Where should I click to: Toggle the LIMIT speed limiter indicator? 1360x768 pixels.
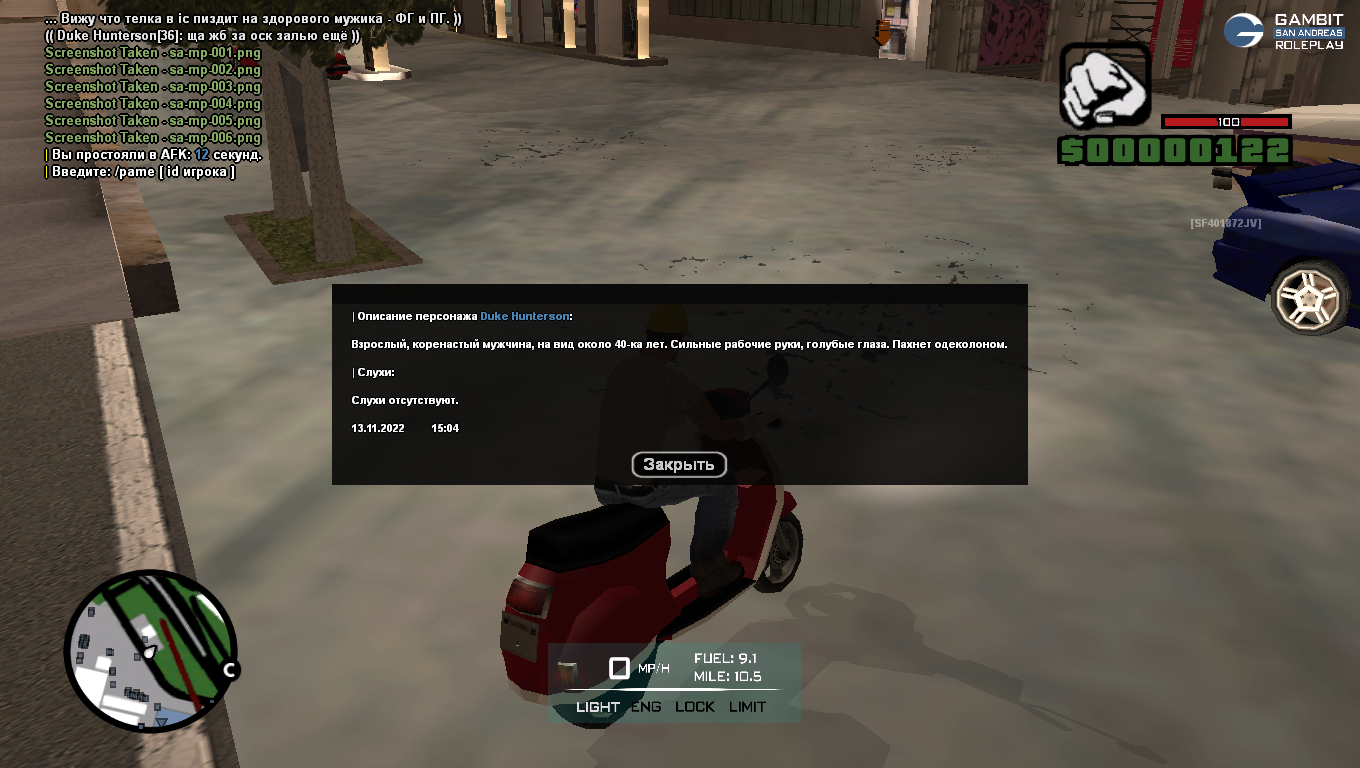[747, 707]
